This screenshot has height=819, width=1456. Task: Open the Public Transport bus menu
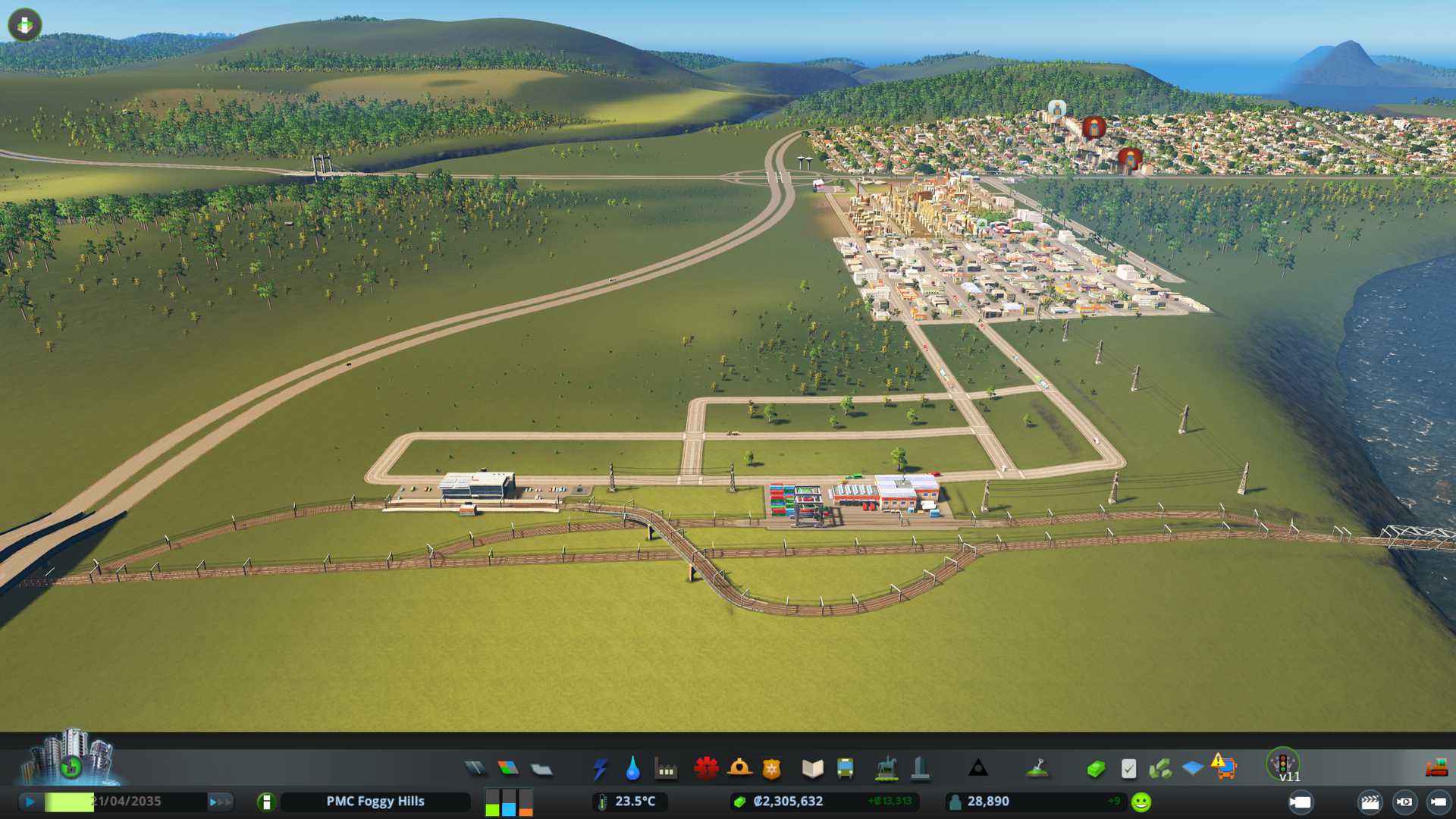pyautogui.click(x=845, y=769)
